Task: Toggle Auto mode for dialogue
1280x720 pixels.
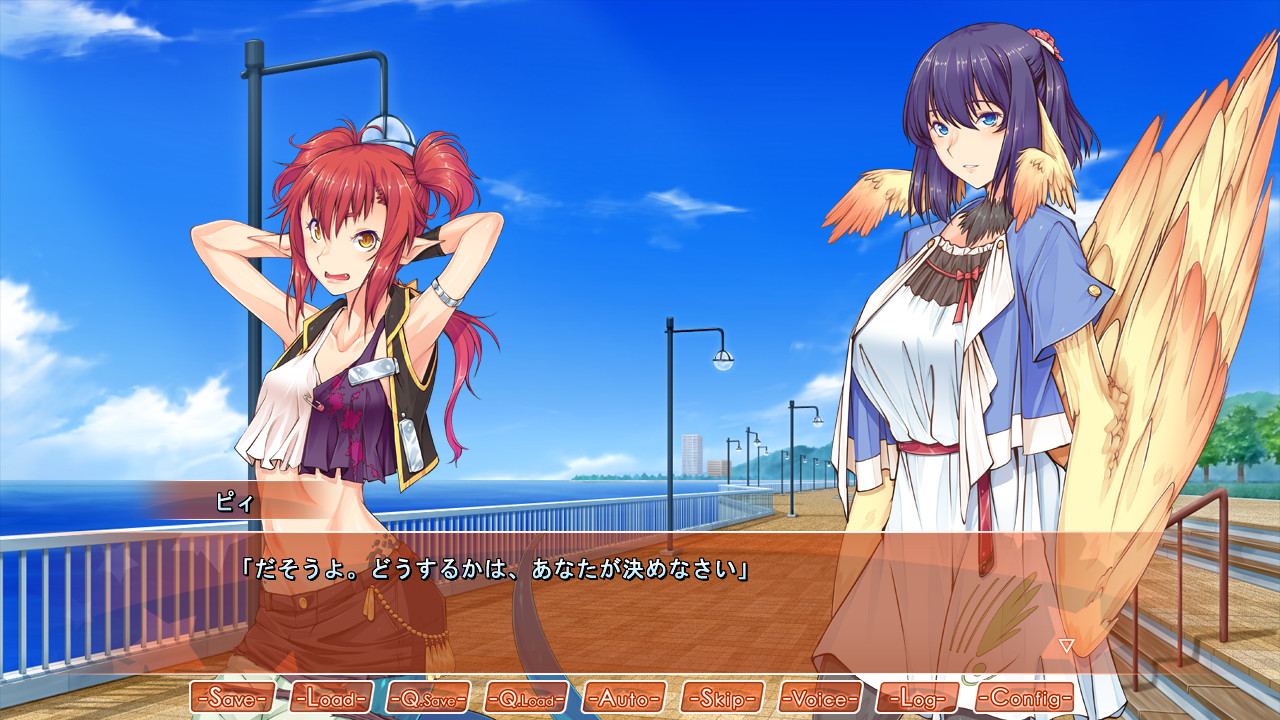Action: 624,697
